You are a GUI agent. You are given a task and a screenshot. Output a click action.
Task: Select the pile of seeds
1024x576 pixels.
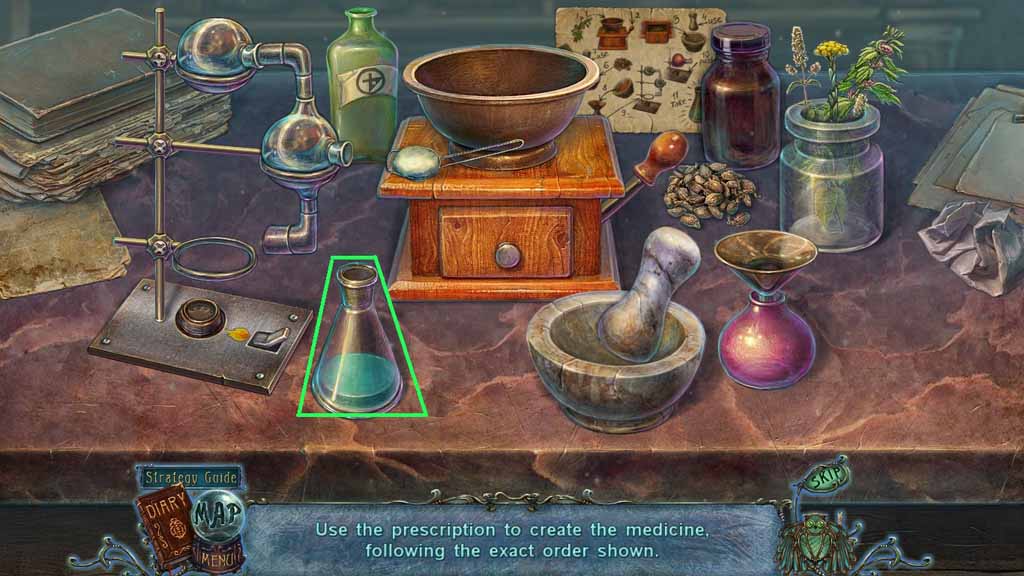pos(711,193)
